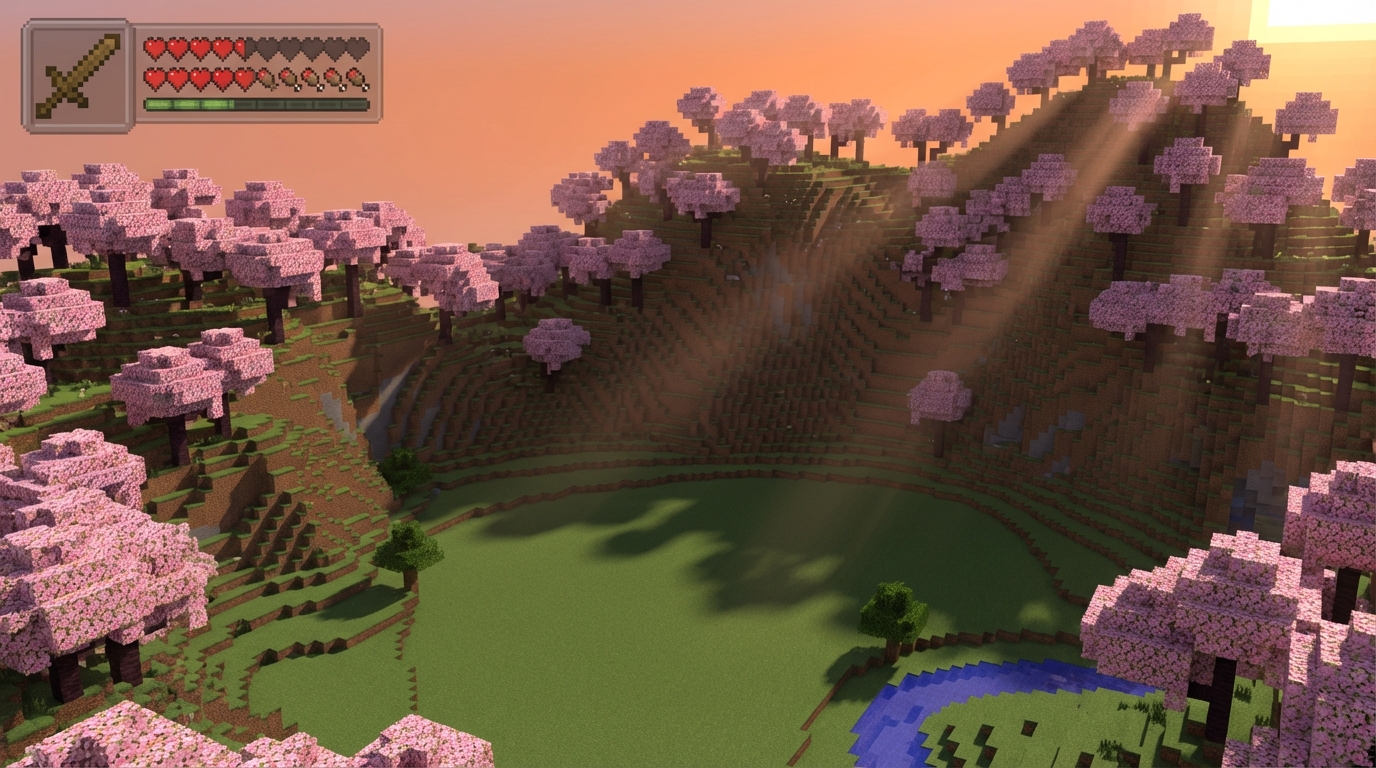Screen dimensions: 1376x768
Task: Click the first red heart in the health bar
Action: pos(155,48)
